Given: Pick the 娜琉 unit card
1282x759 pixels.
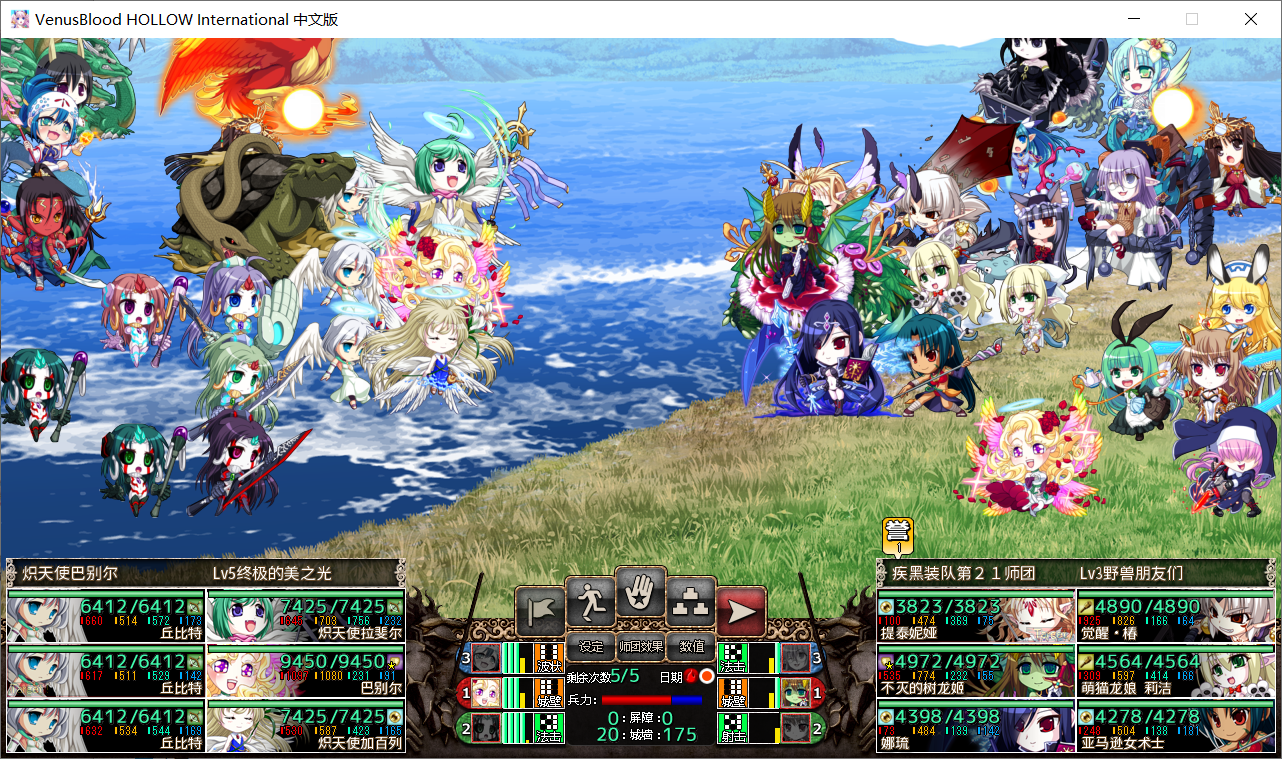Looking at the screenshot, I should [976, 727].
